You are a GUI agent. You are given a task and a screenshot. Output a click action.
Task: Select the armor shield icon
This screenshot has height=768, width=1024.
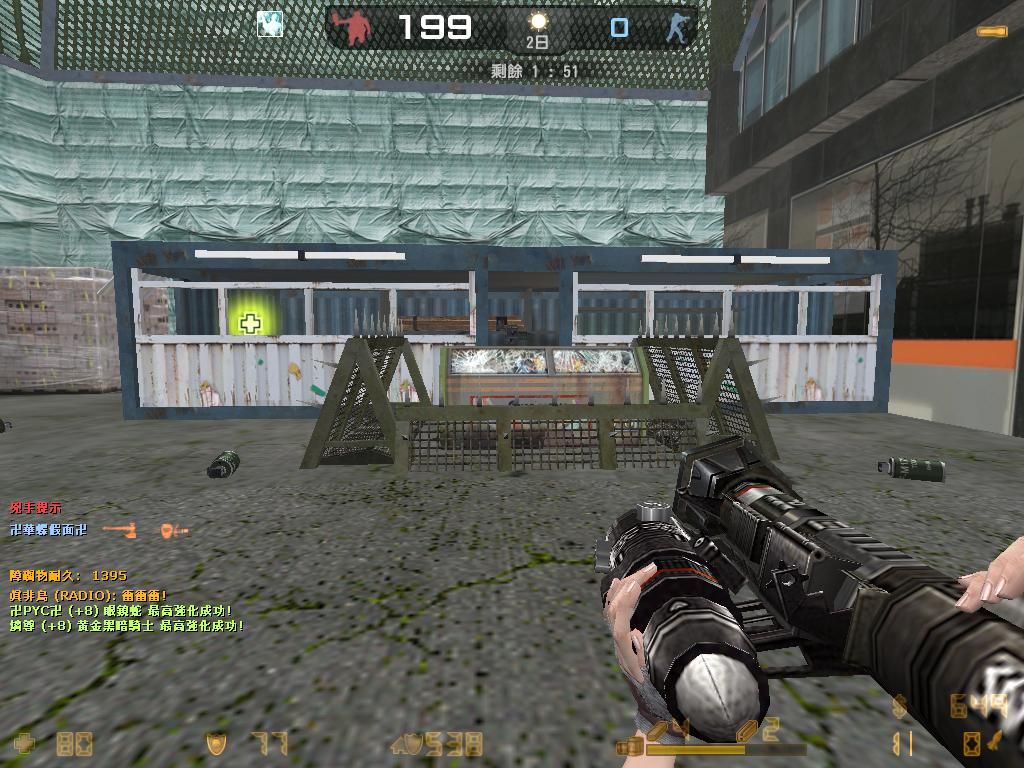click(x=215, y=743)
